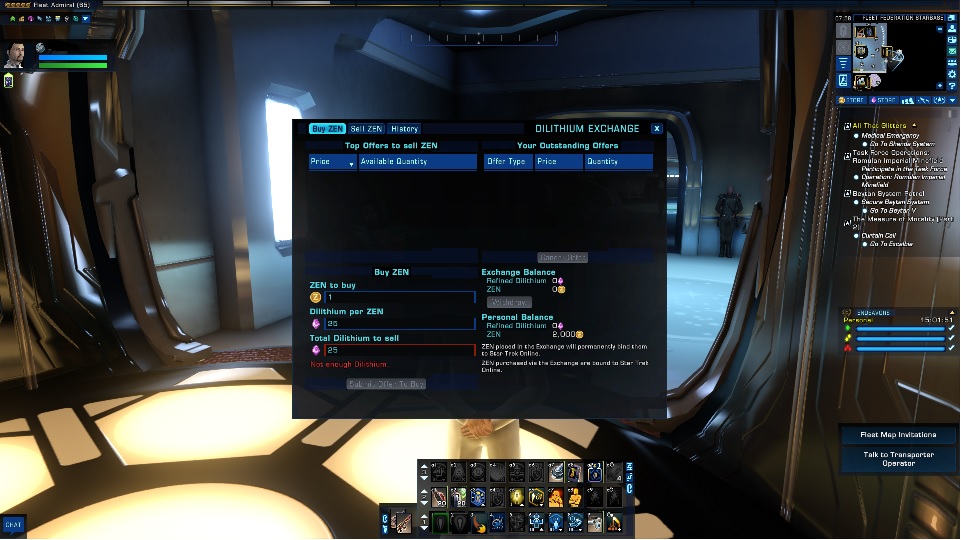Click the Offer Type column header

tap(507, 161)
